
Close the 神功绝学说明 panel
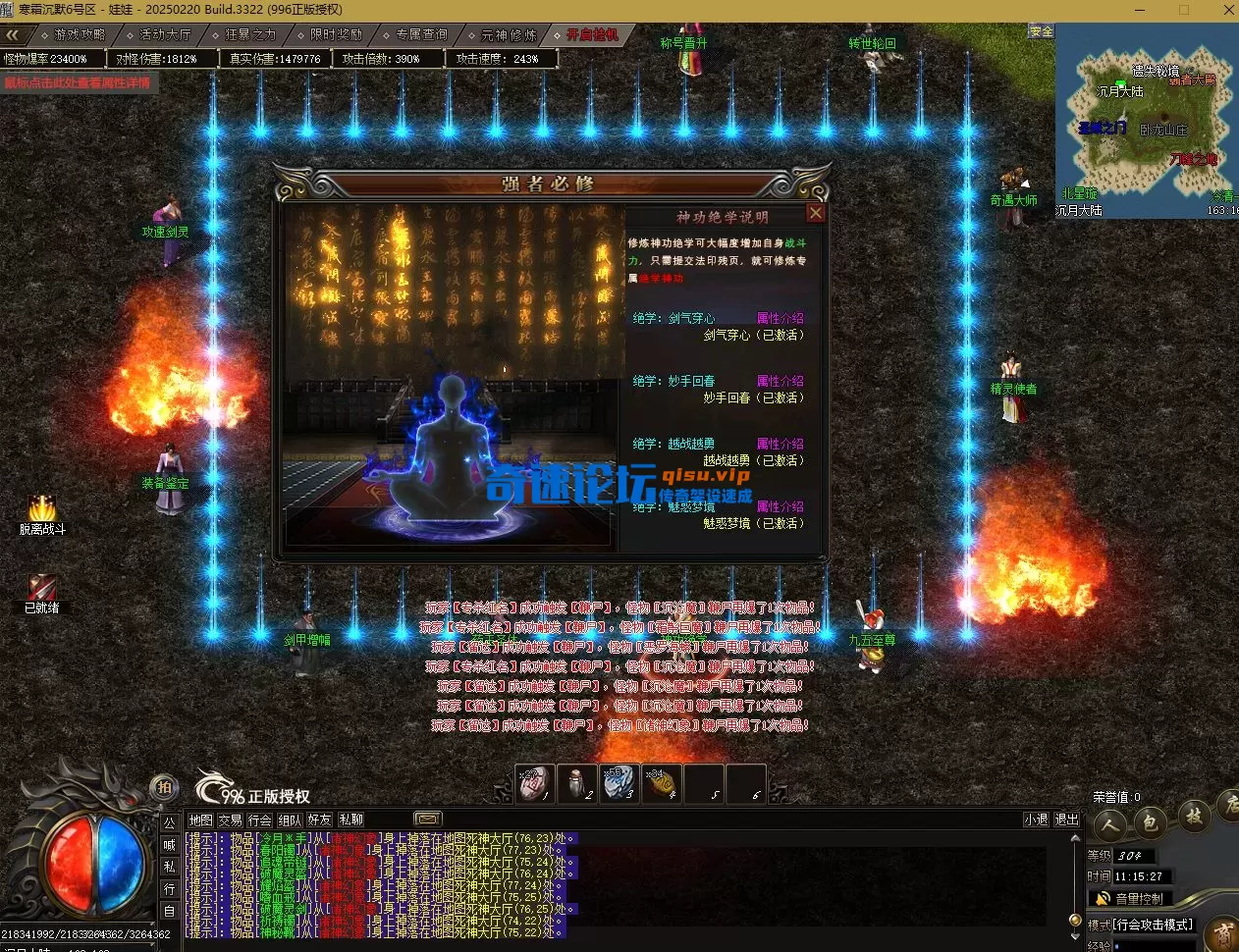coord(815,213)
